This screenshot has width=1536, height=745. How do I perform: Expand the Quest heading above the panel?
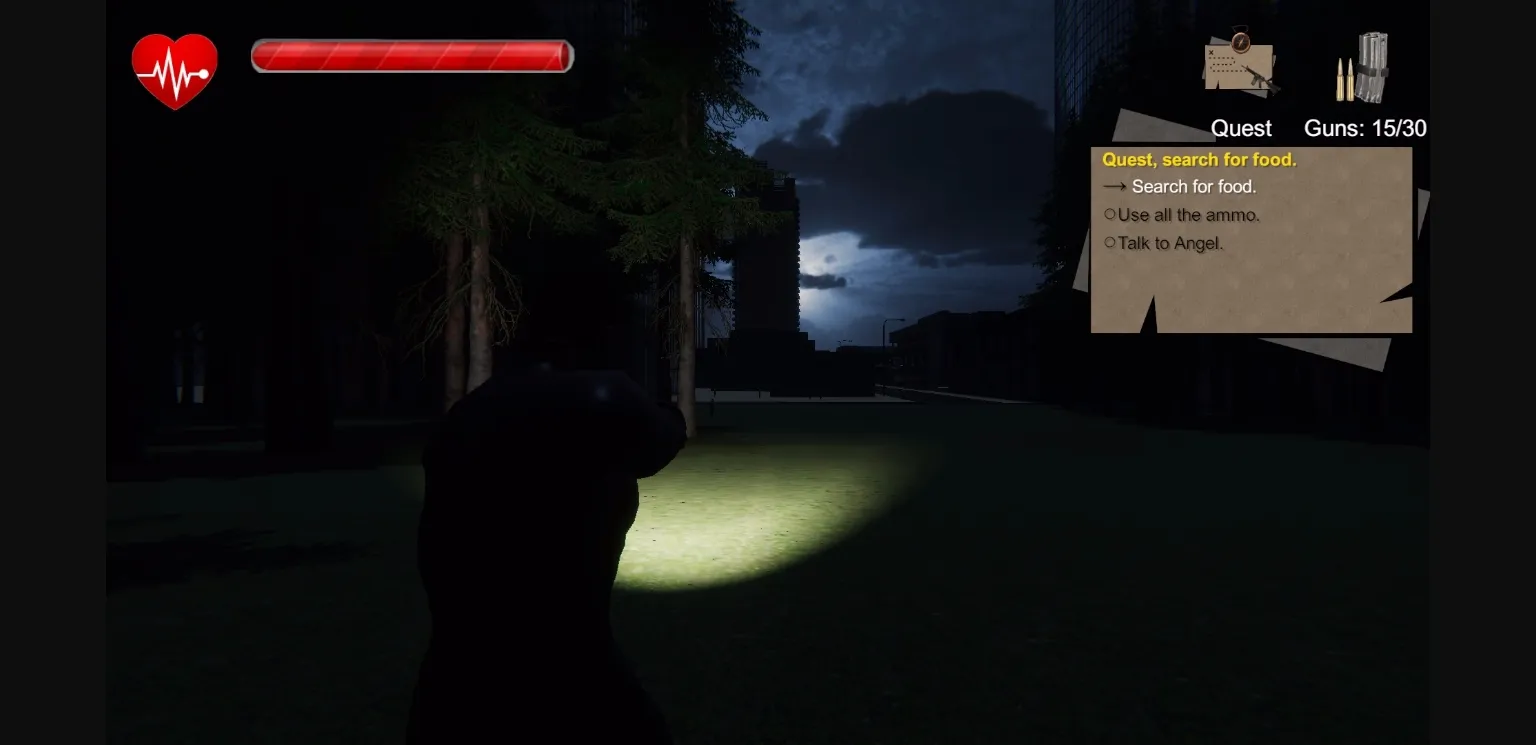(x=1241, y=128)
